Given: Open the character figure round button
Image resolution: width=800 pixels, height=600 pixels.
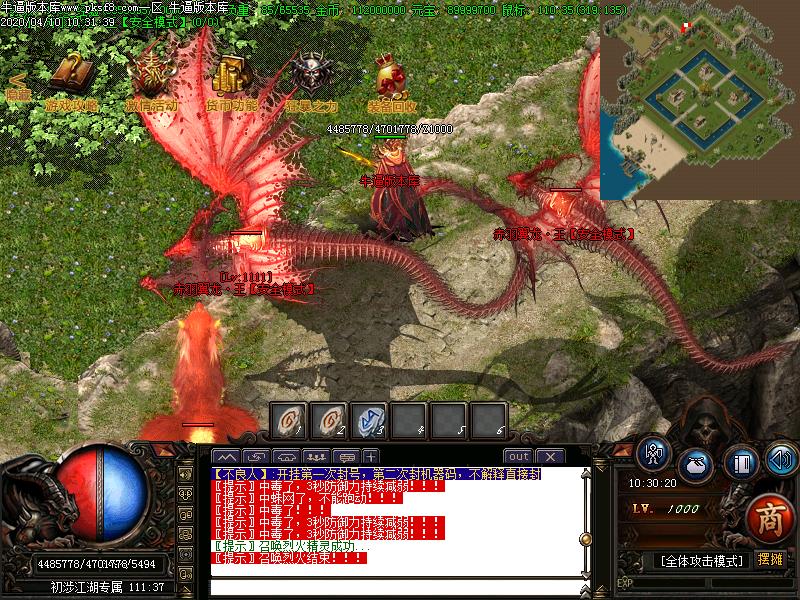Looking at the screenshot, I should pyautogui.click(x=654, y=453).
